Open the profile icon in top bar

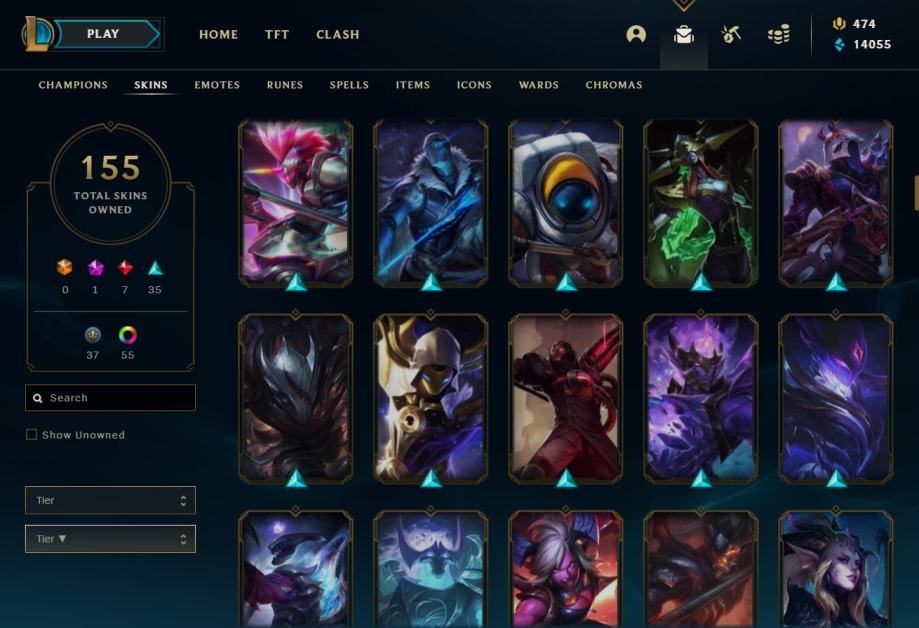pos(636,34)
